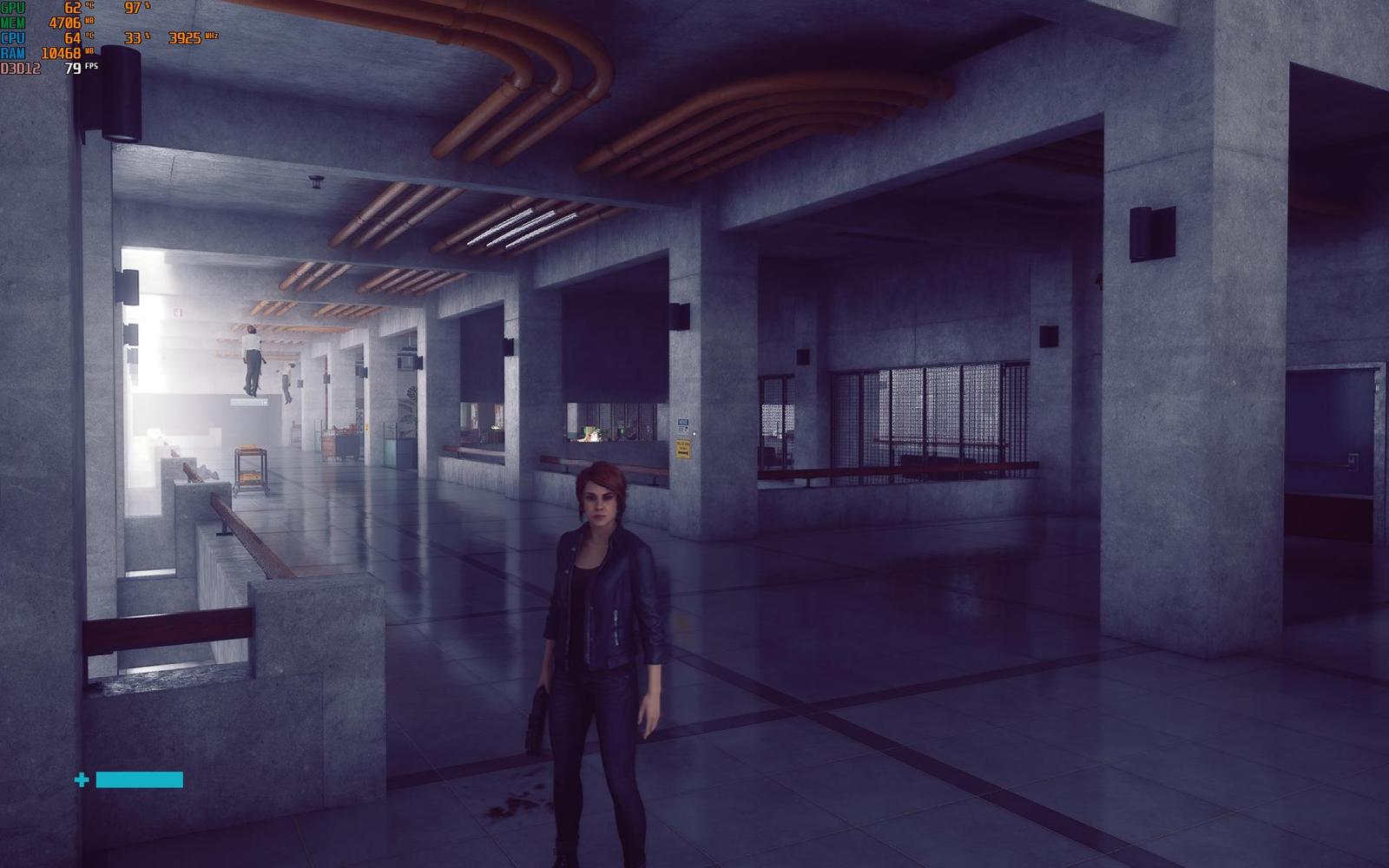This screenshot has height=868, width=1389.
Task: Click the RAM label in performance overlay
Action: coord(12,52)
